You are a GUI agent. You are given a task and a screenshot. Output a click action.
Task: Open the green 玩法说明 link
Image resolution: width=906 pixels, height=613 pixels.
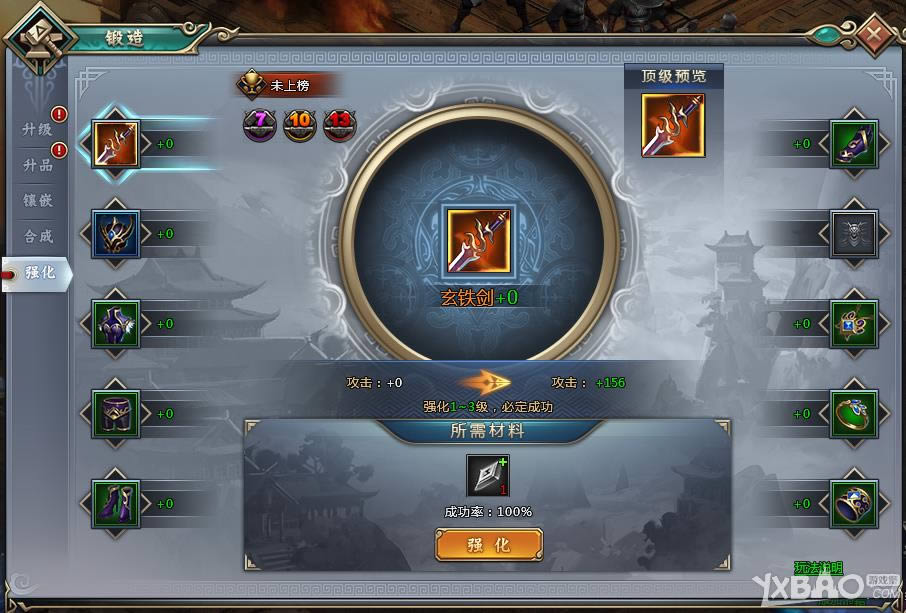click(817, 569)
